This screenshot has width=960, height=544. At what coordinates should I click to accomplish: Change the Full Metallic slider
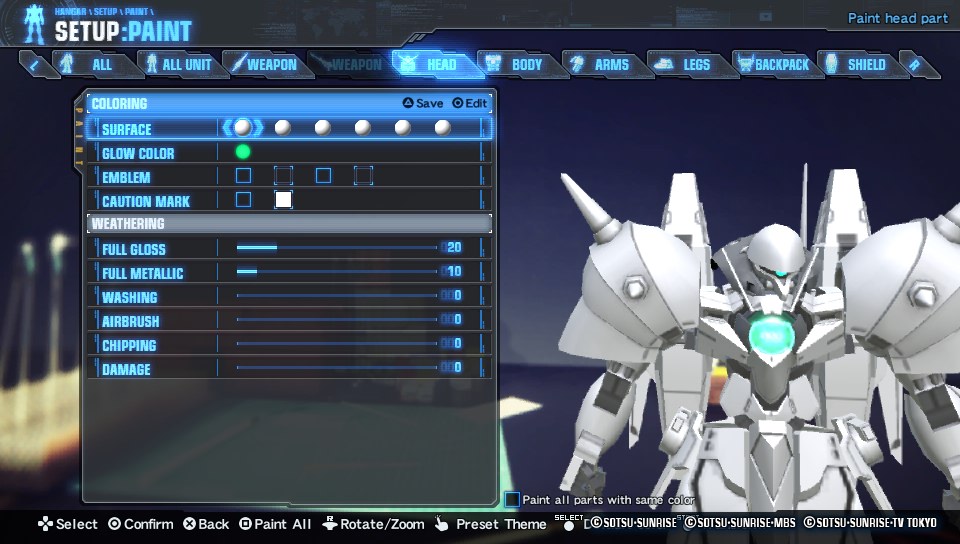click(x=336, y=272)
